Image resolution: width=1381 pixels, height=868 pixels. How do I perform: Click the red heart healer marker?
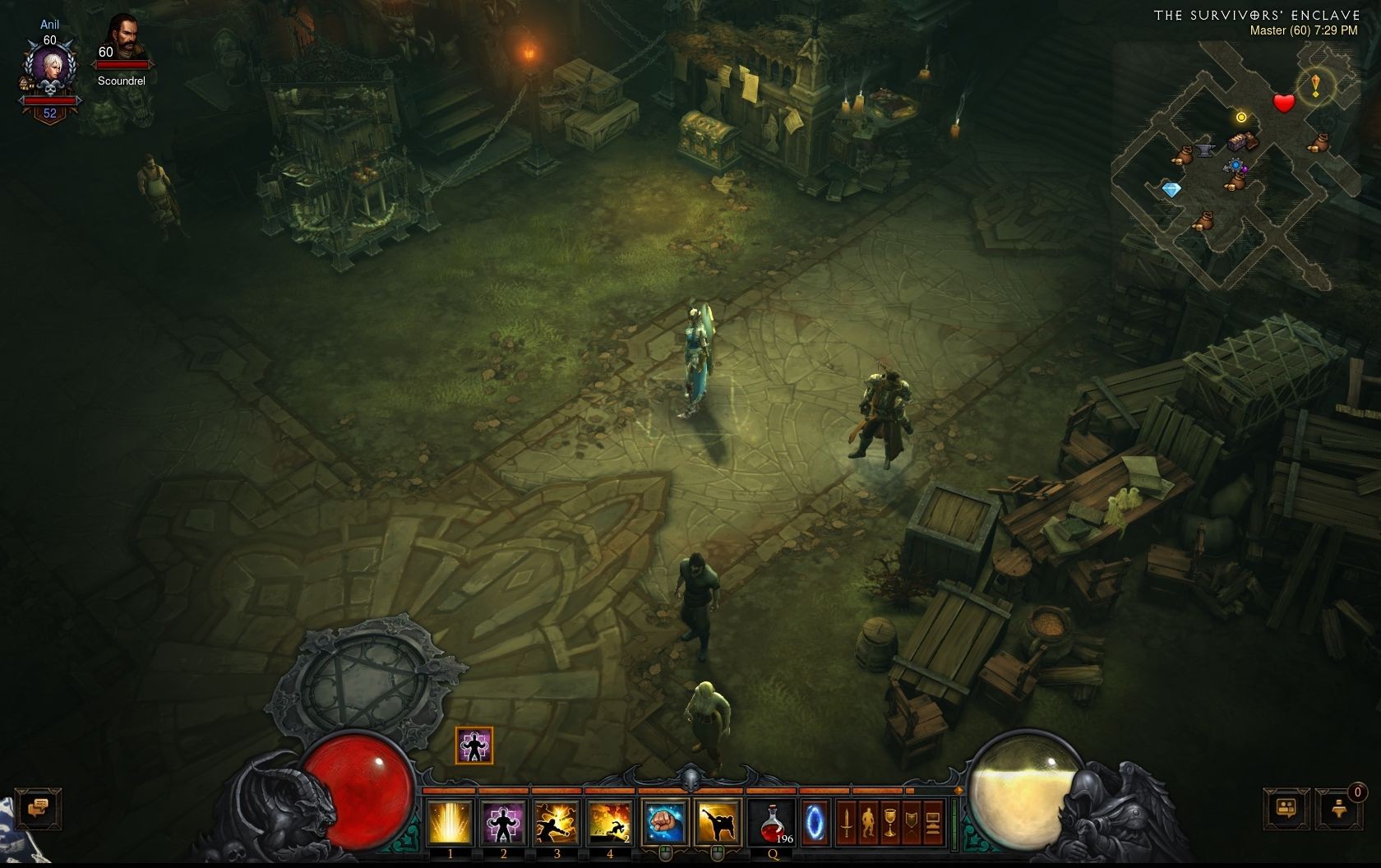(x=1283, y=104)
